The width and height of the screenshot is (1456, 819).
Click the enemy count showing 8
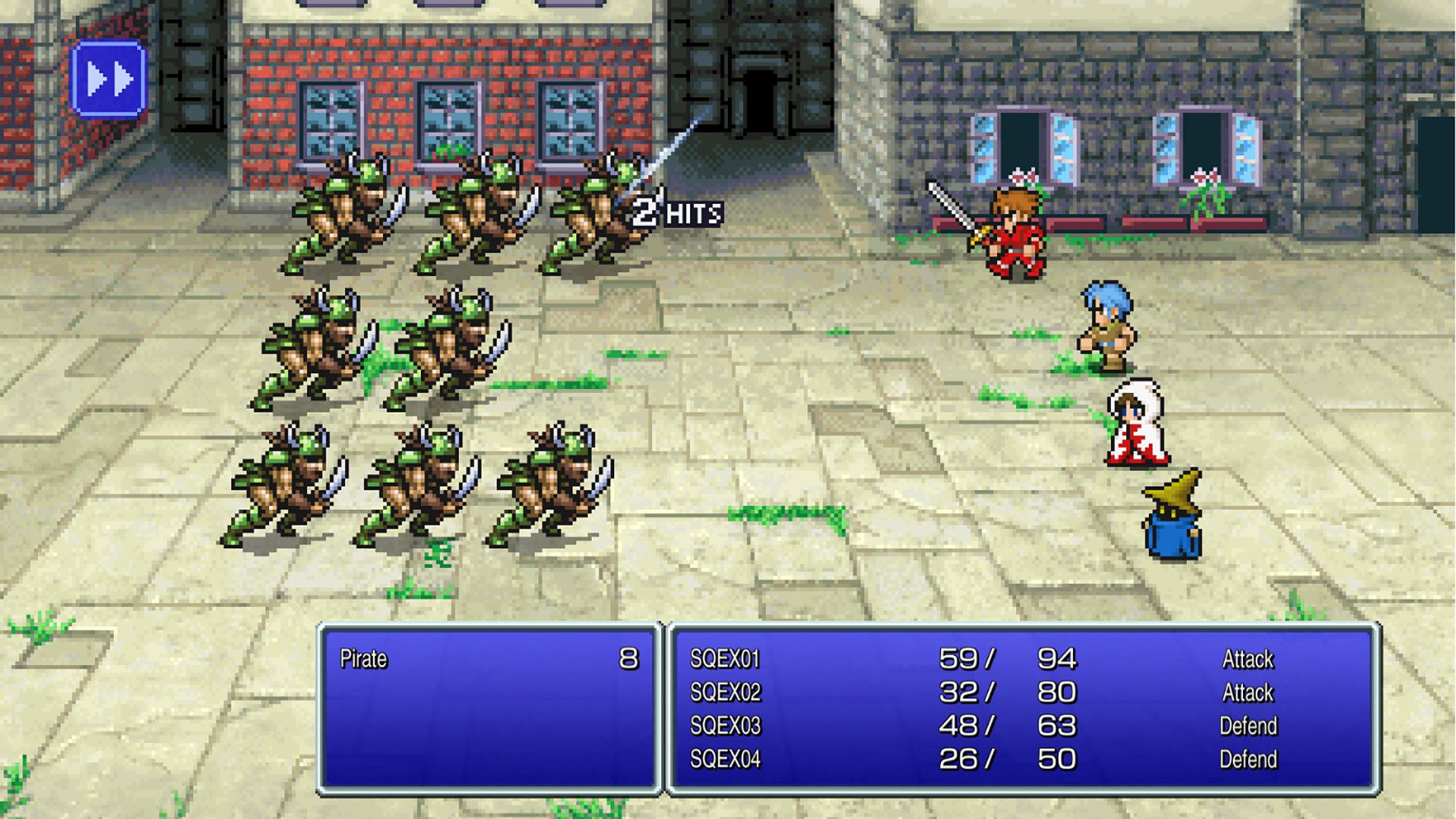(630, 659)
